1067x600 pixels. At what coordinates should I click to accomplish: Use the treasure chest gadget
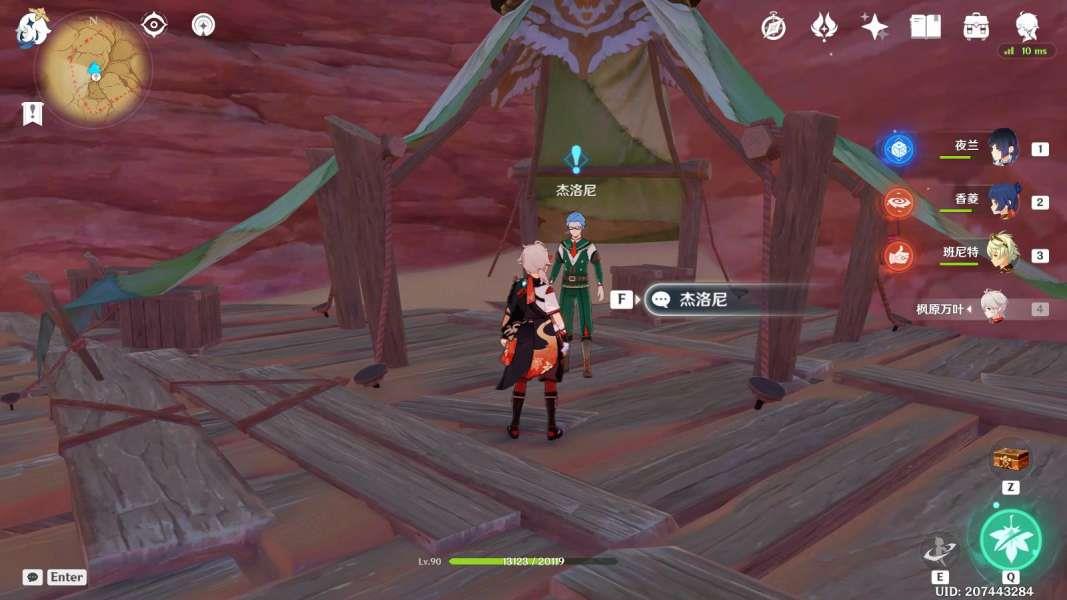pyautogui.click(x=1010, y=460)
